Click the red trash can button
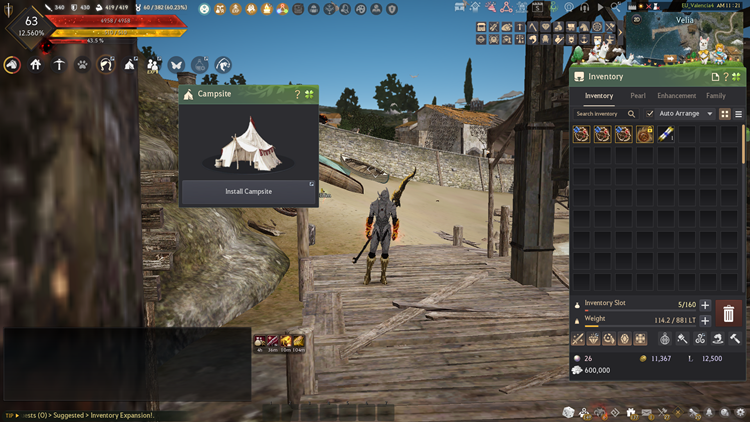Viewport: 750px width, 422px height. point(729,314)
